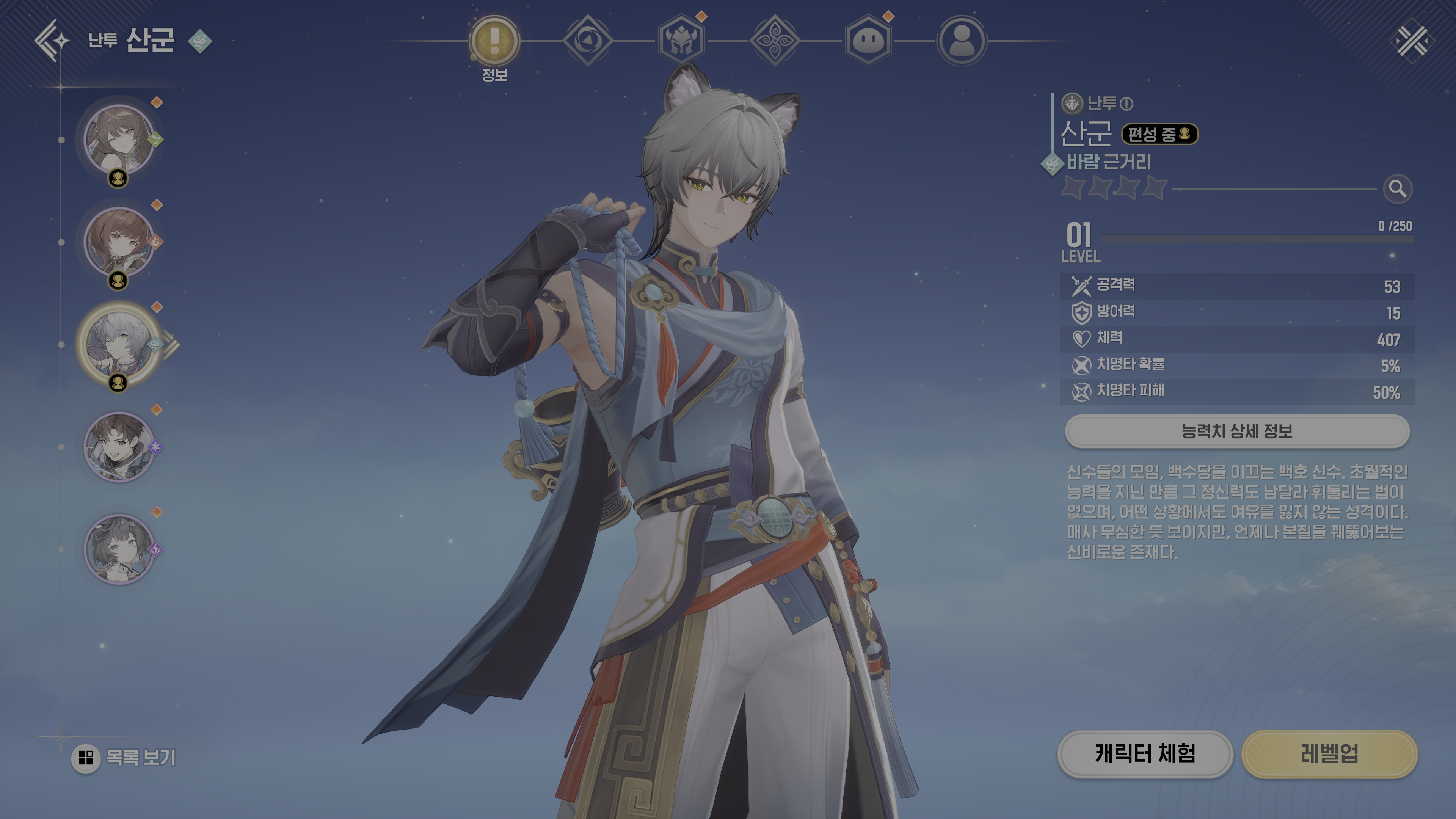Image resolution: width=1456 pixels, height=819 pixels.
Task: Open 능력치 상세 정보 detailed stats
Action: [x=1237, y=431]
